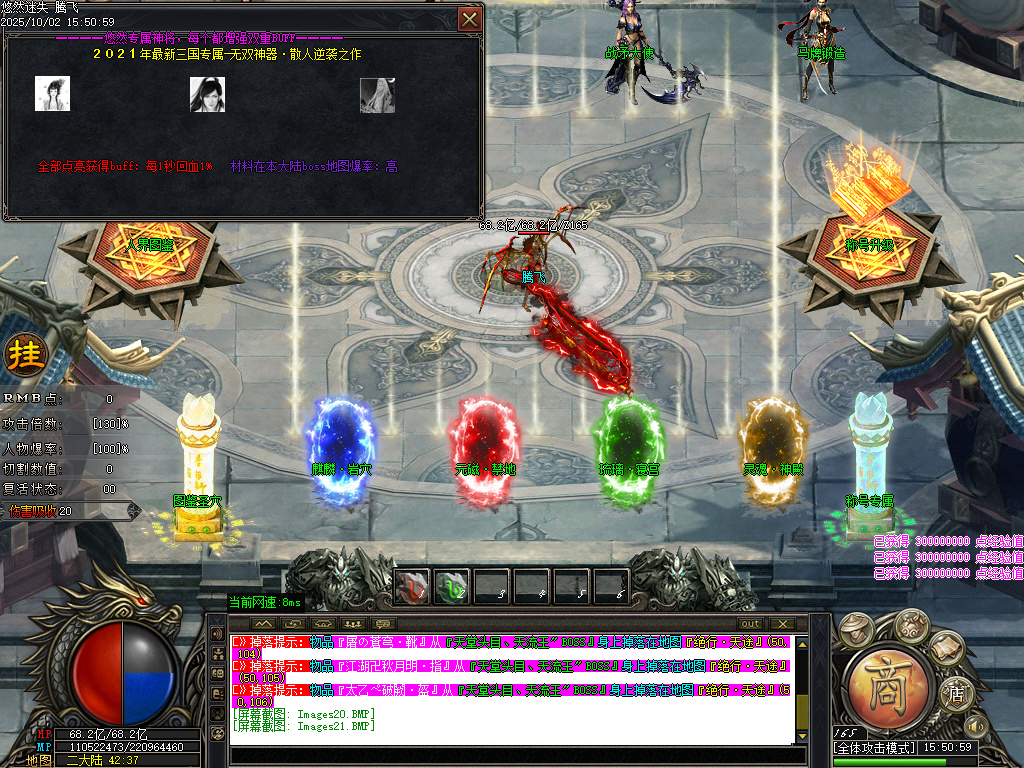This screenshot has width=1024, height=768.
Task: Pick the dim white-haired general portrait
Action: click(x=377, y=95)
